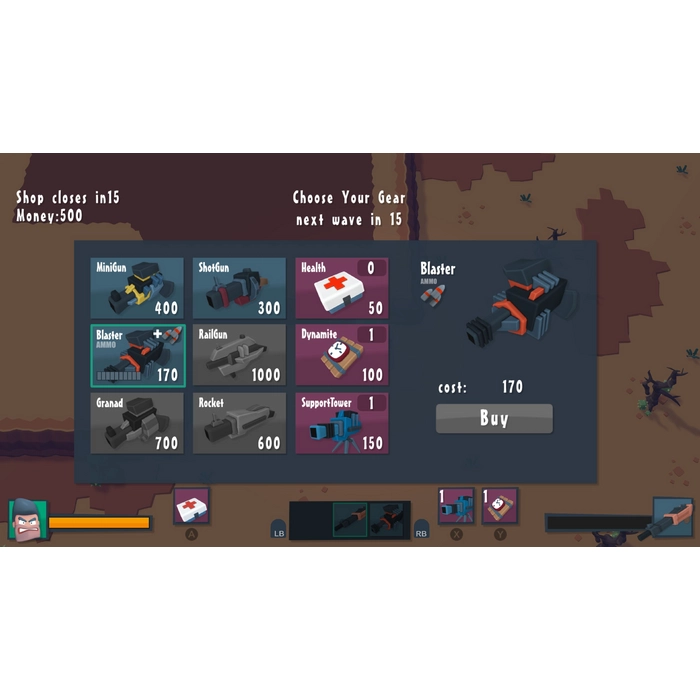Choose the RailGun shop item
This screenshot has width=700, height=700.
[x=239, y=355]
